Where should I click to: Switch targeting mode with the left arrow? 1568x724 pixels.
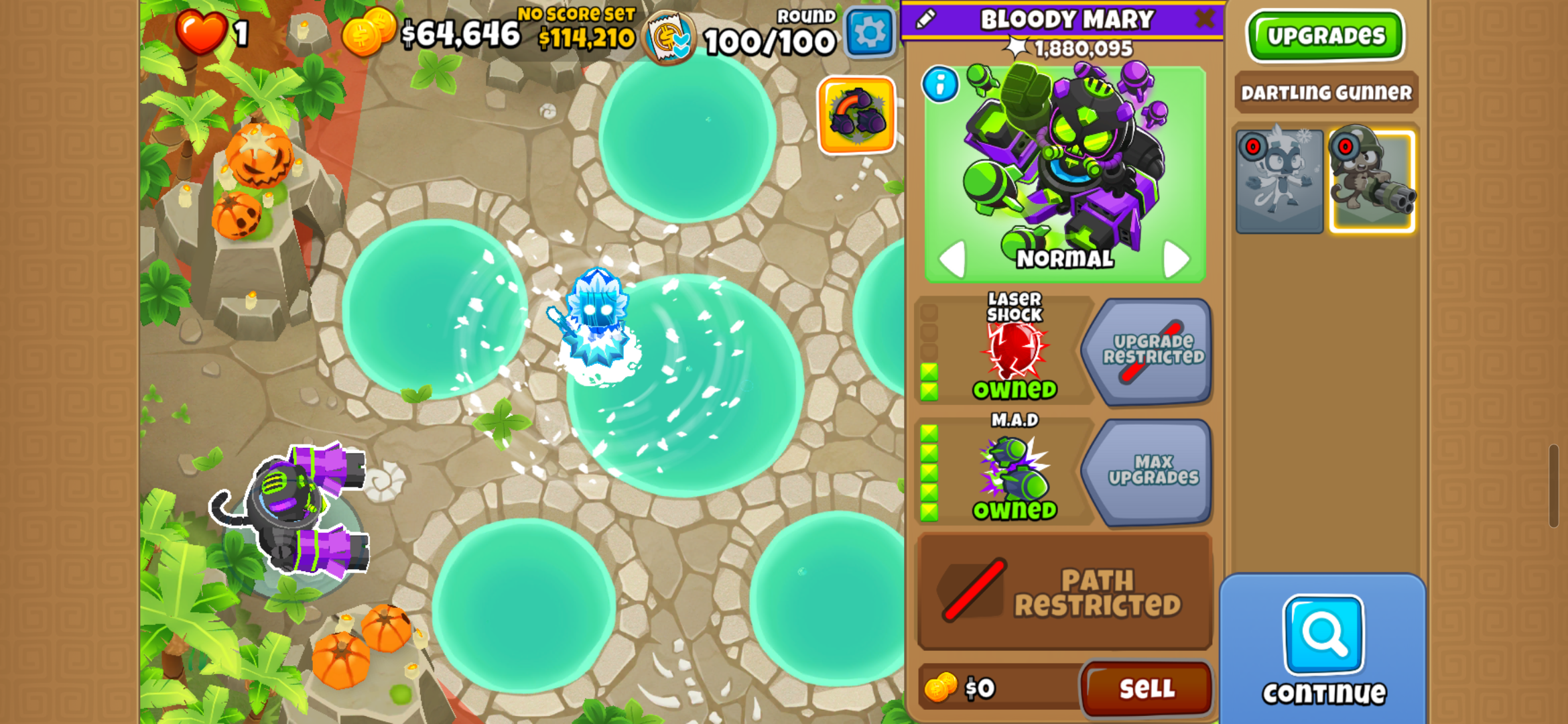[x=952, y=259]
